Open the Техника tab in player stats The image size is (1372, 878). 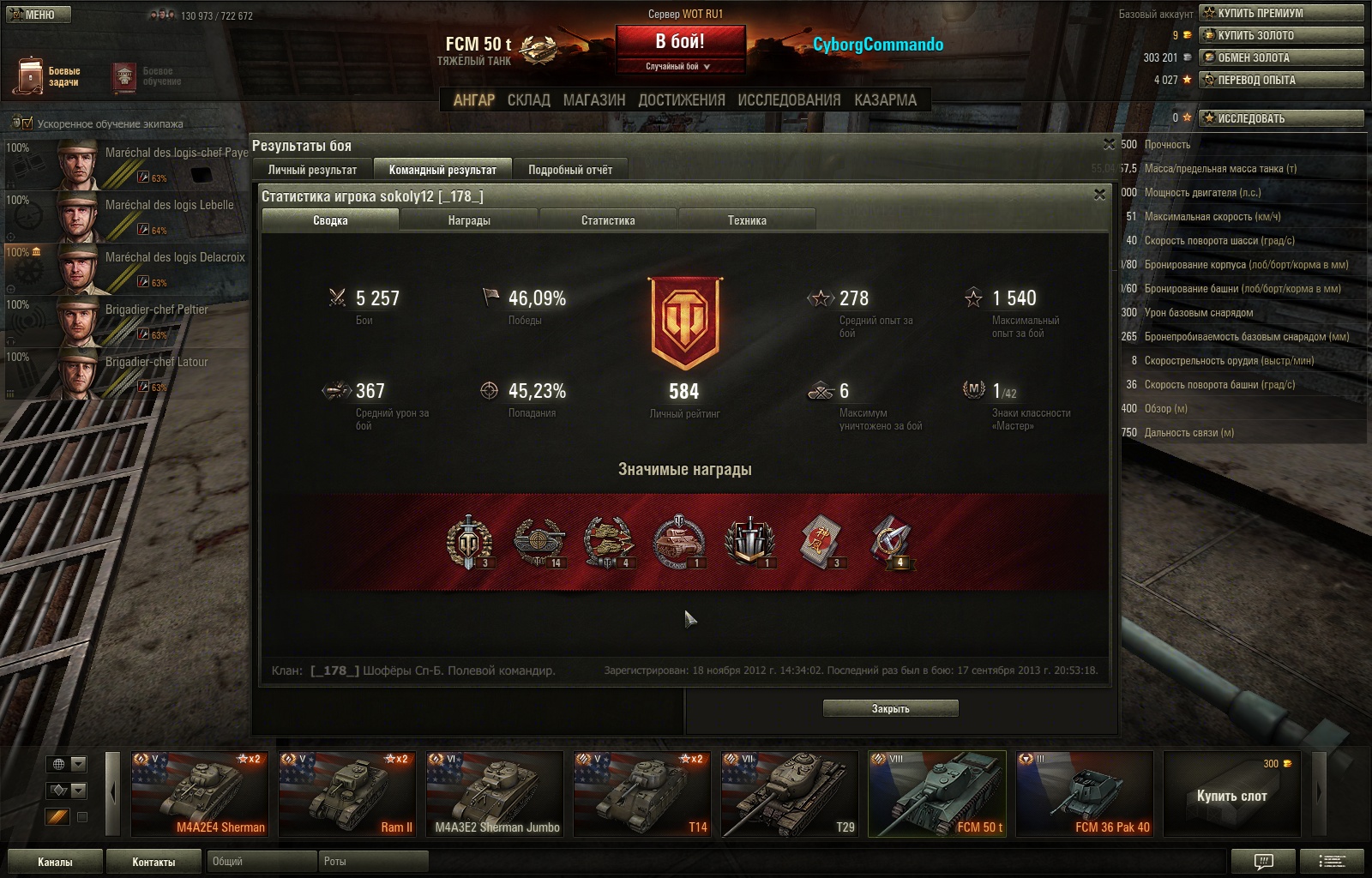point(747,220)
